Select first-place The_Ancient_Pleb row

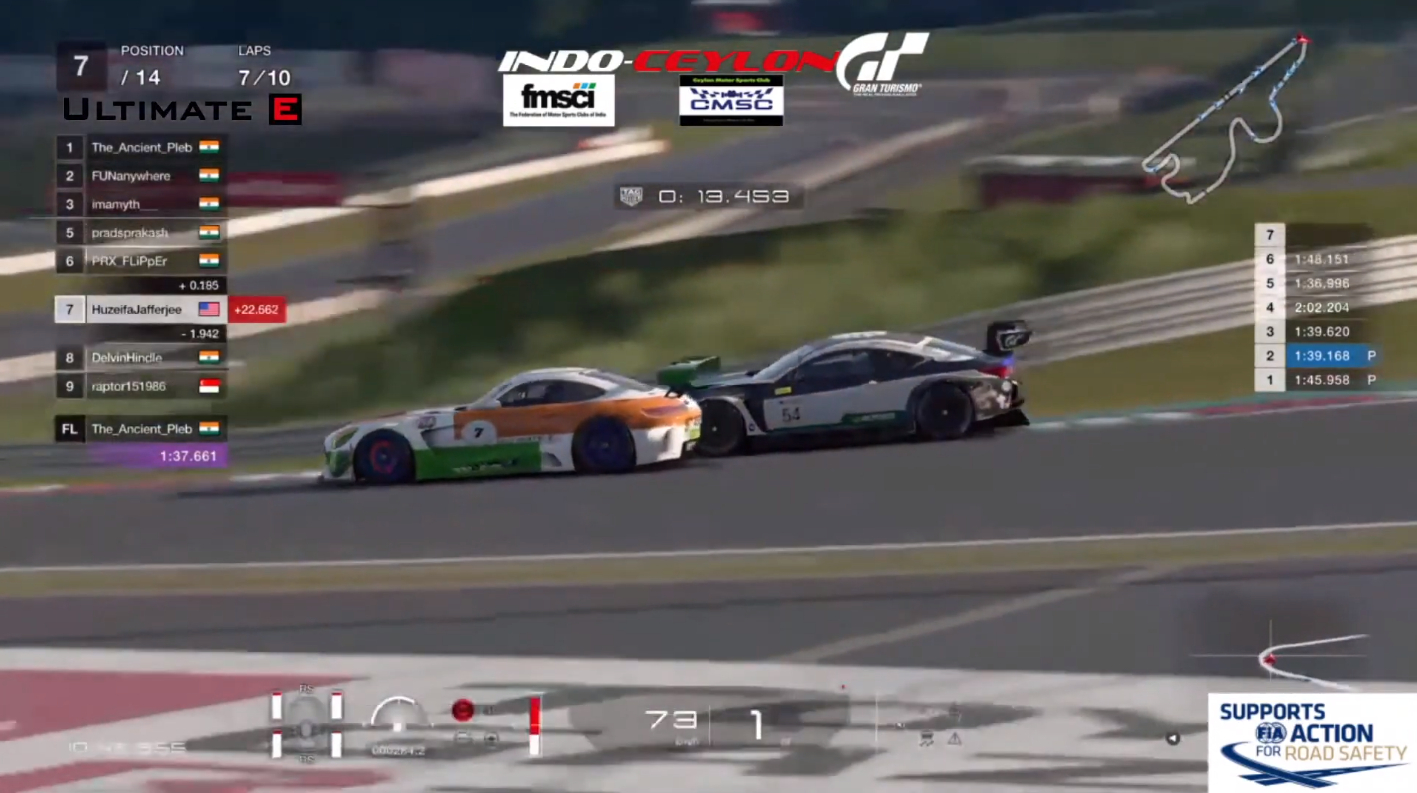[x=140, y=147]
